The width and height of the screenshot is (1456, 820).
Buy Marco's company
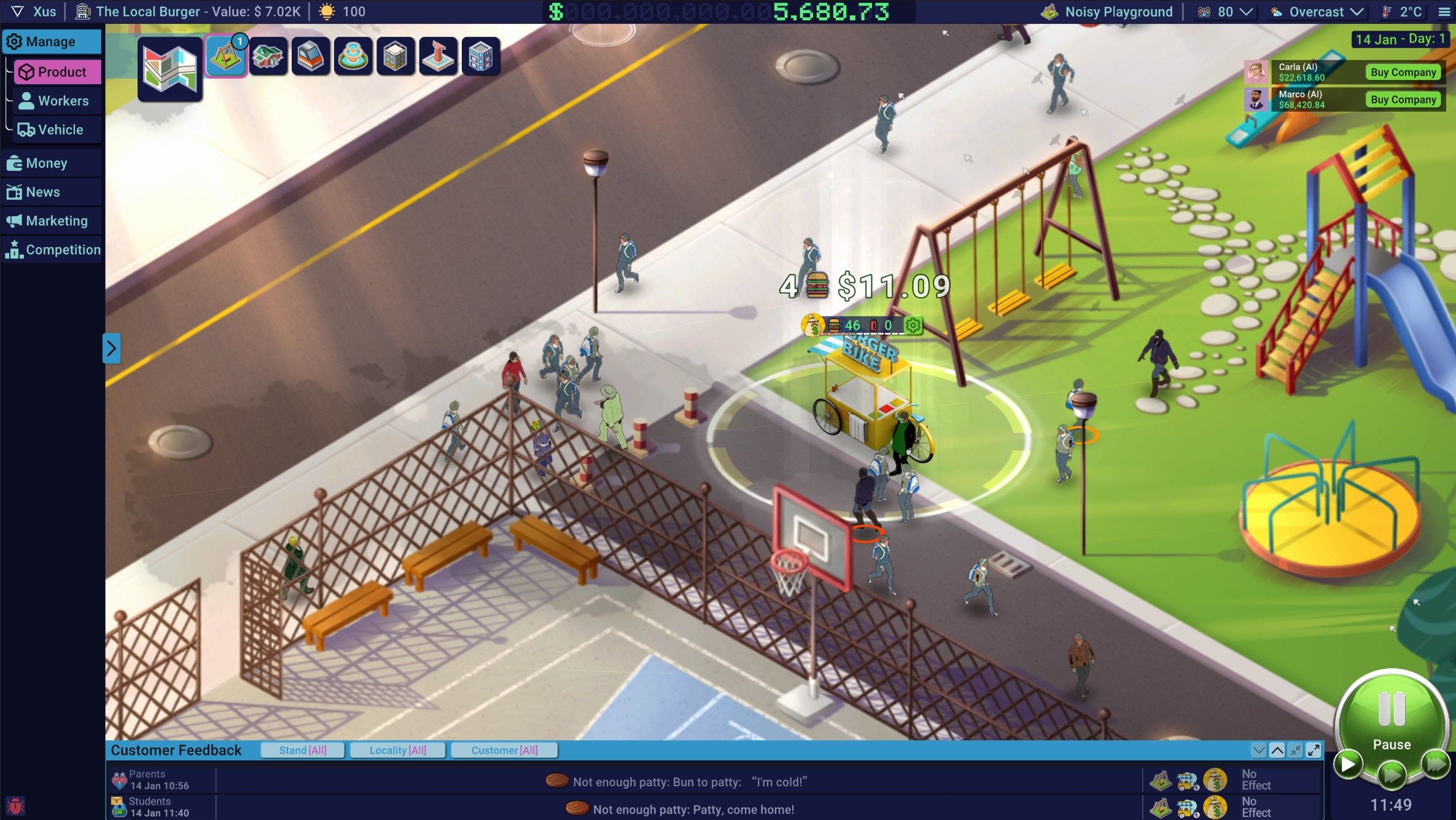point(1403,100)
